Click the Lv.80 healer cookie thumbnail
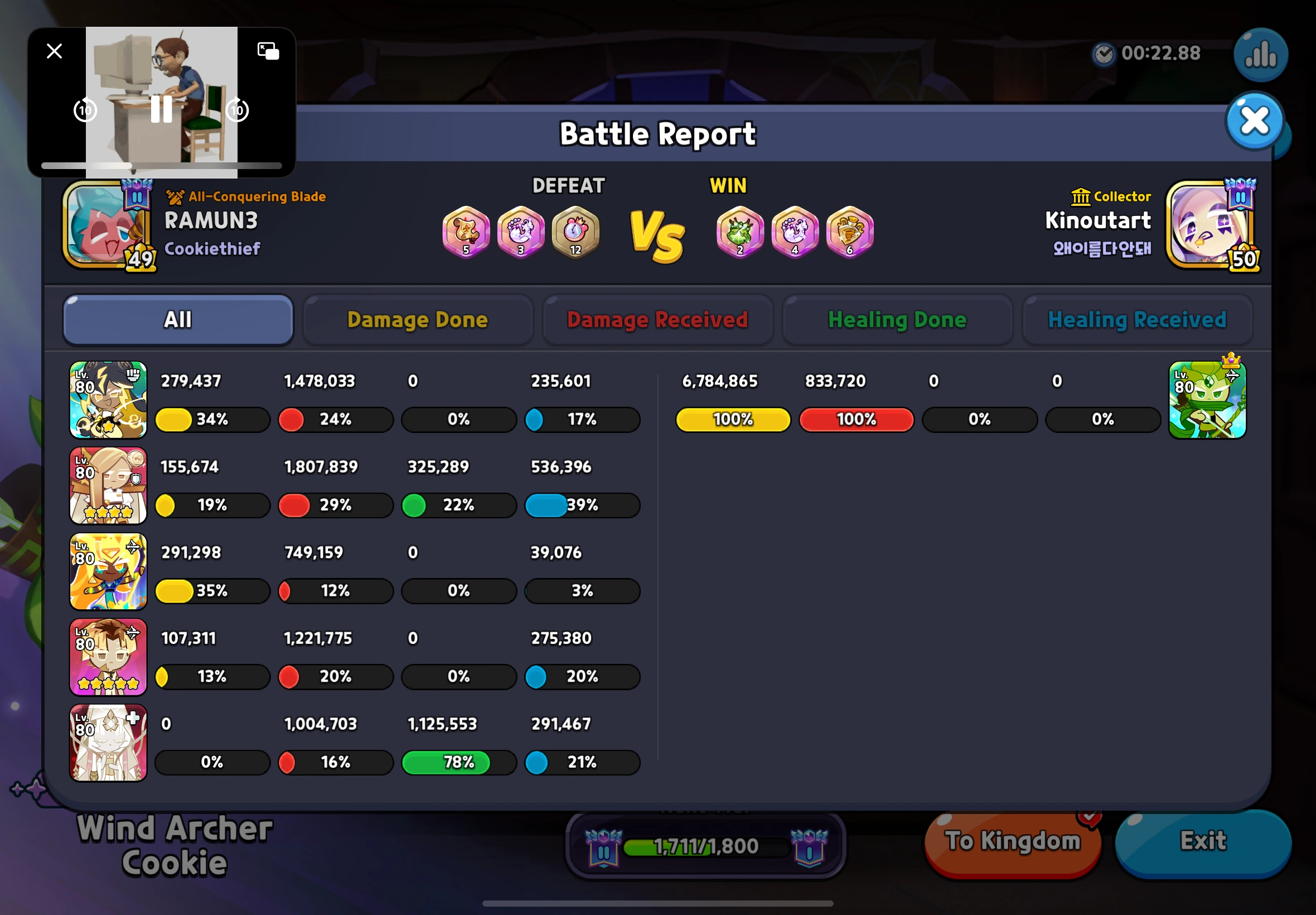Image resolution: width=1316 pixels, height=915 pixels. click(108, 743)
